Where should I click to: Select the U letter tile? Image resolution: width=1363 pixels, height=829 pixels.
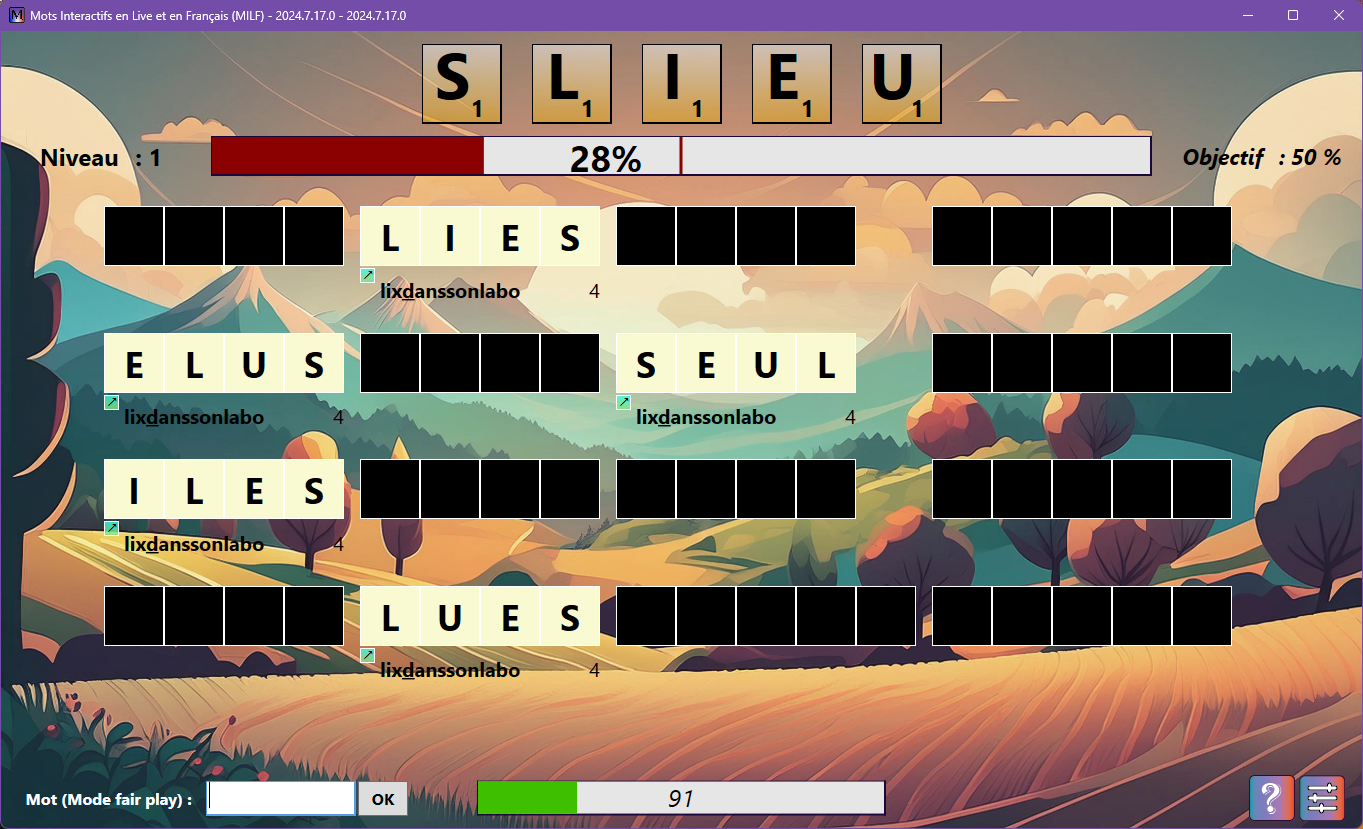point(901,85)
